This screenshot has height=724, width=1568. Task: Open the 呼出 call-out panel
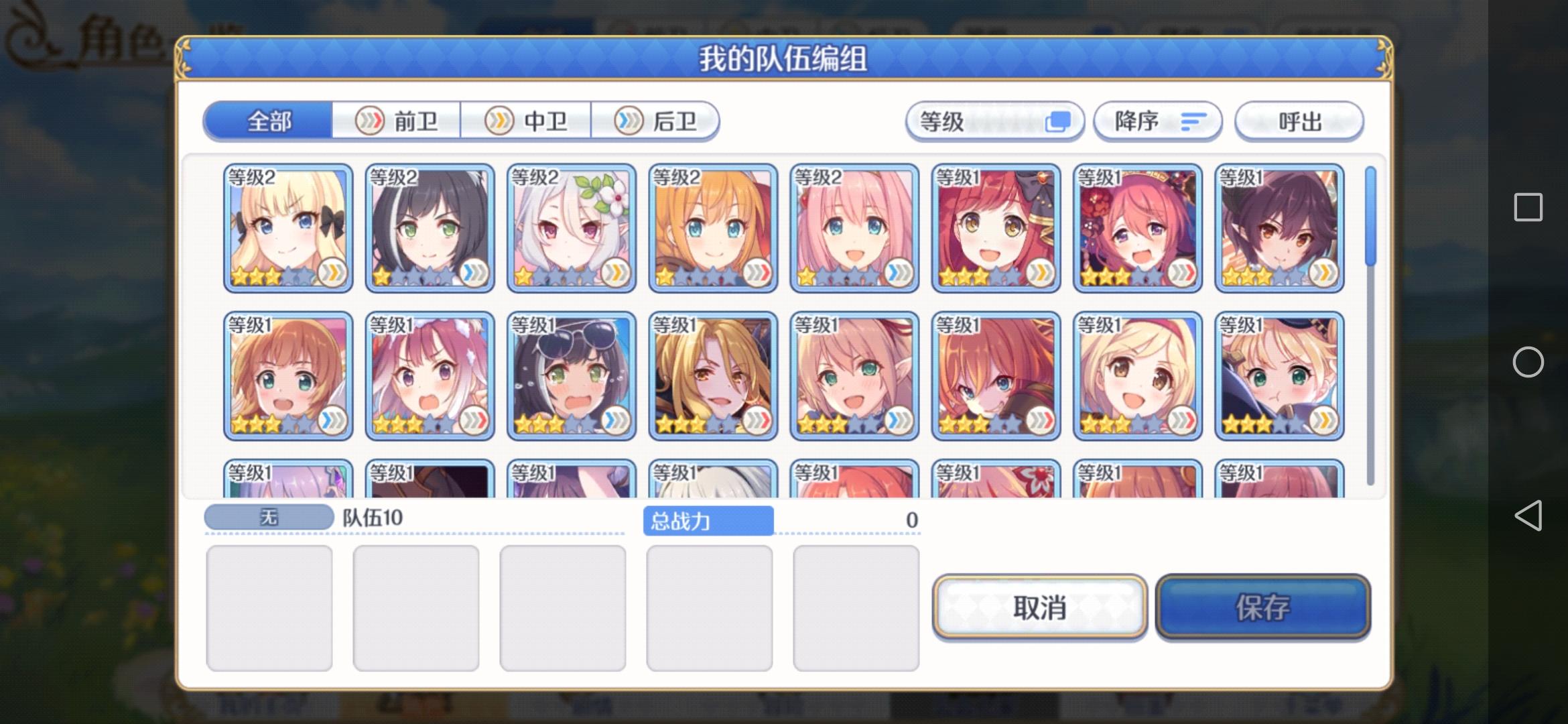tap(1298, 121)
